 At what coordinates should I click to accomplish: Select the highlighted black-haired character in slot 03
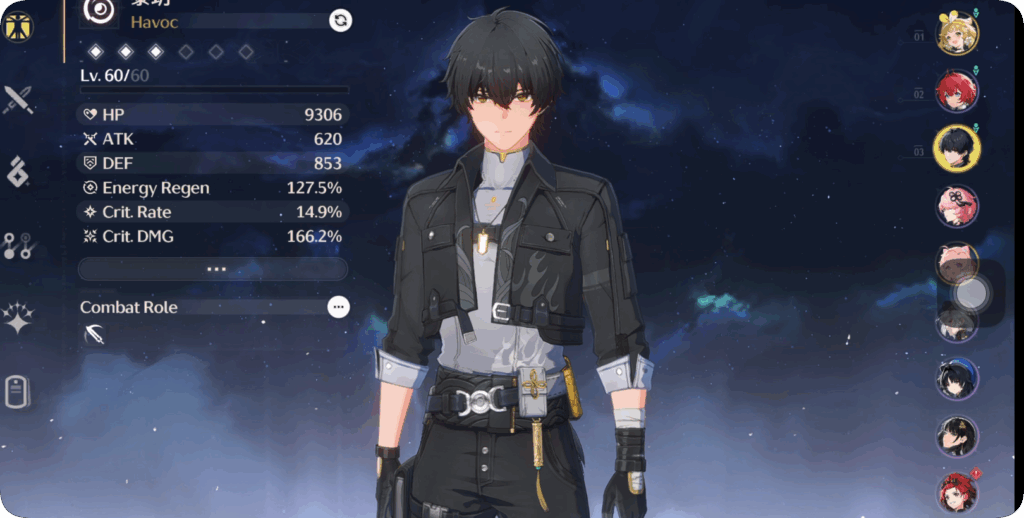[957, 148]
